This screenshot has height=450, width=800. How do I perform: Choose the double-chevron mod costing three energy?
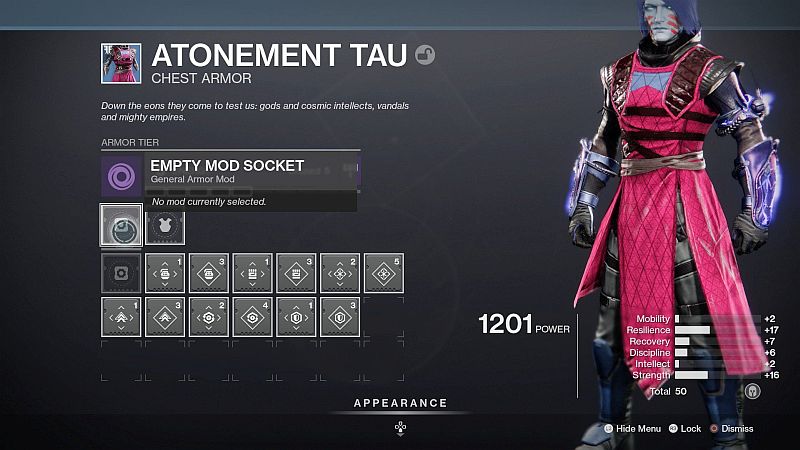164,316
